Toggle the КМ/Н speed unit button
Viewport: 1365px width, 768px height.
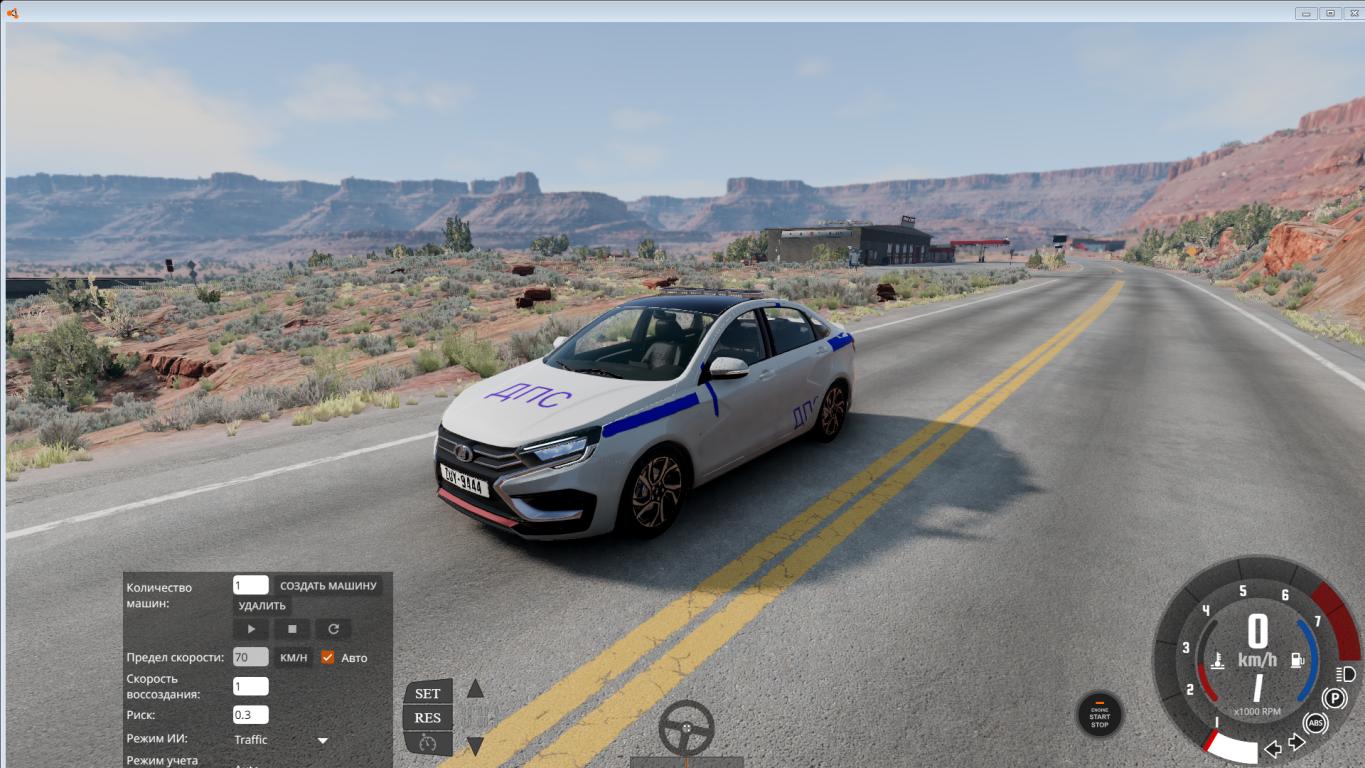[x=294, y=657]
